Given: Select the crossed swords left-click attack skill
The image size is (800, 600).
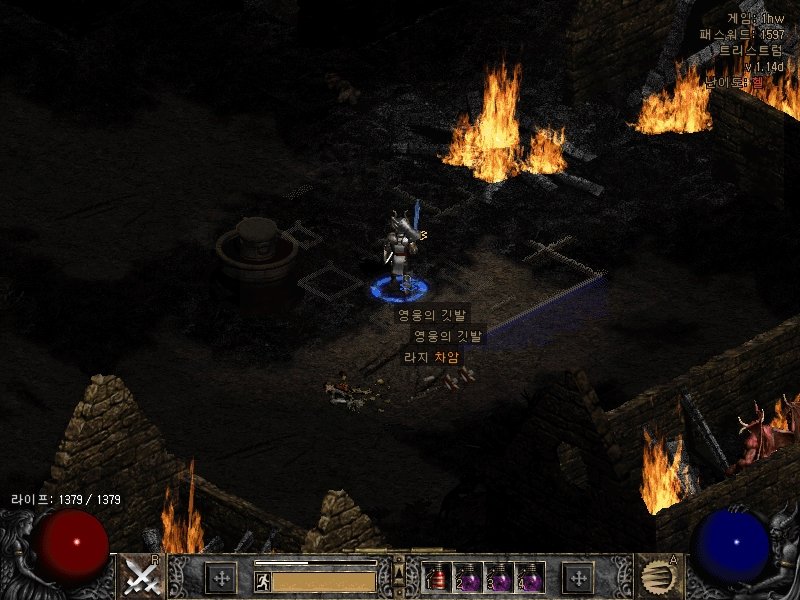Looking at the screenshot, I should [142, 576].
